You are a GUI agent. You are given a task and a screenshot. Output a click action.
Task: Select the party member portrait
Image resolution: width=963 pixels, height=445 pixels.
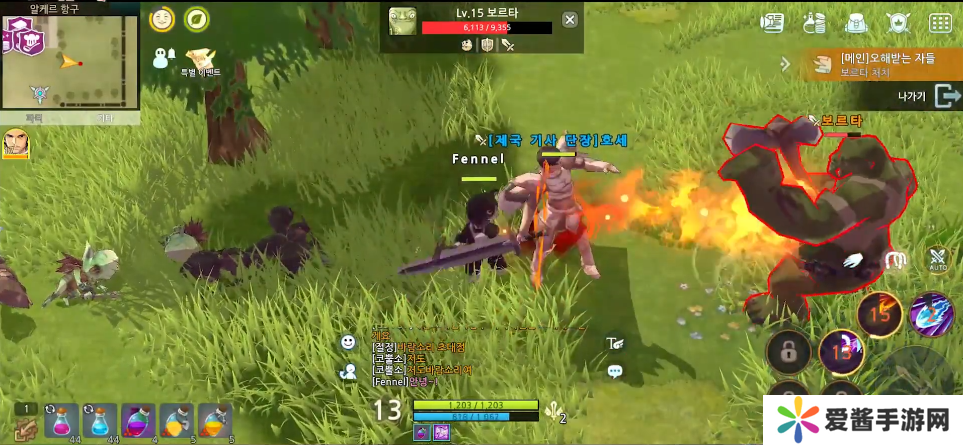pyautogui.click(x=16, y=143)
